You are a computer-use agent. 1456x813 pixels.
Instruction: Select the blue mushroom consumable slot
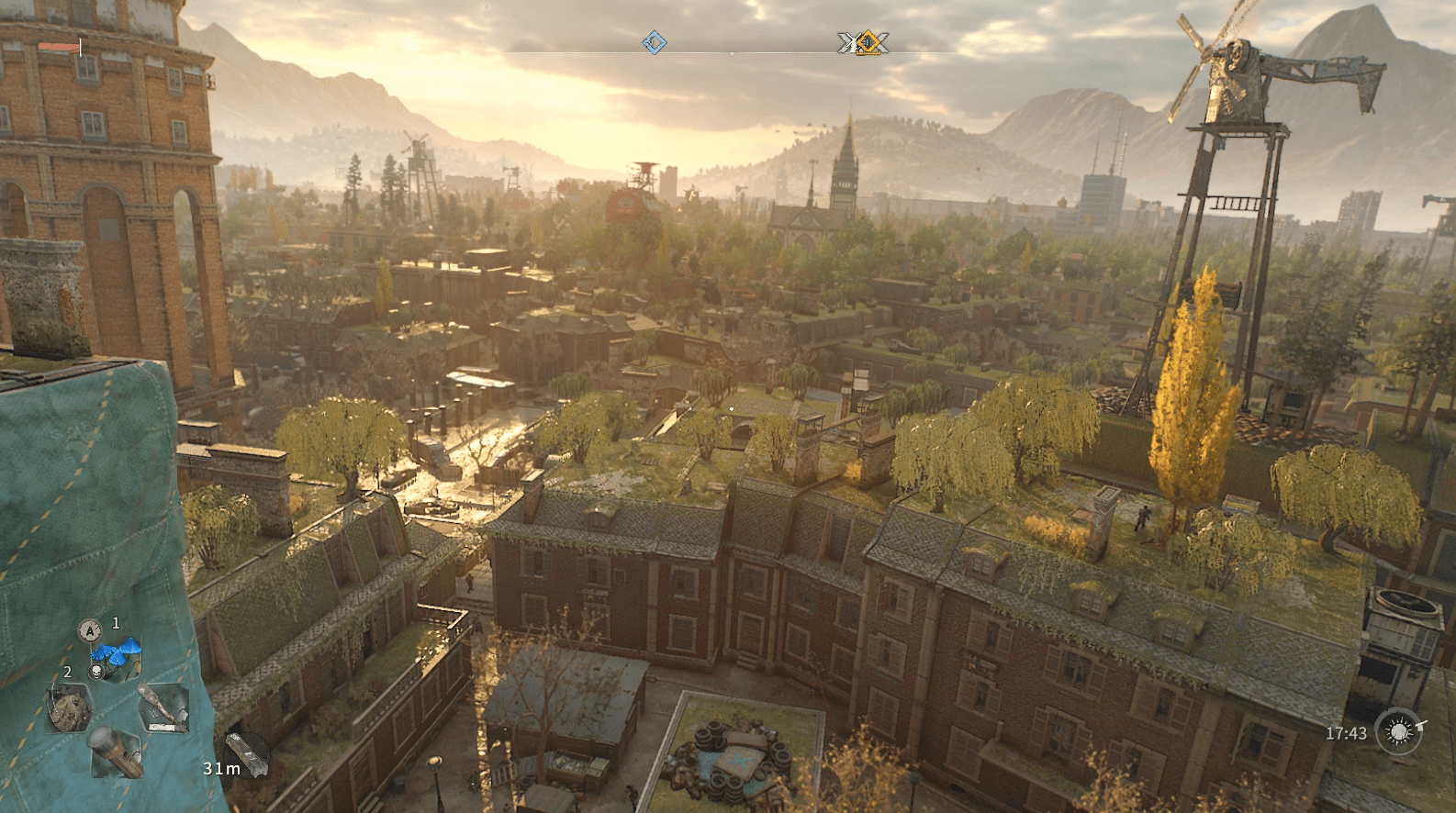pos(117,658)
